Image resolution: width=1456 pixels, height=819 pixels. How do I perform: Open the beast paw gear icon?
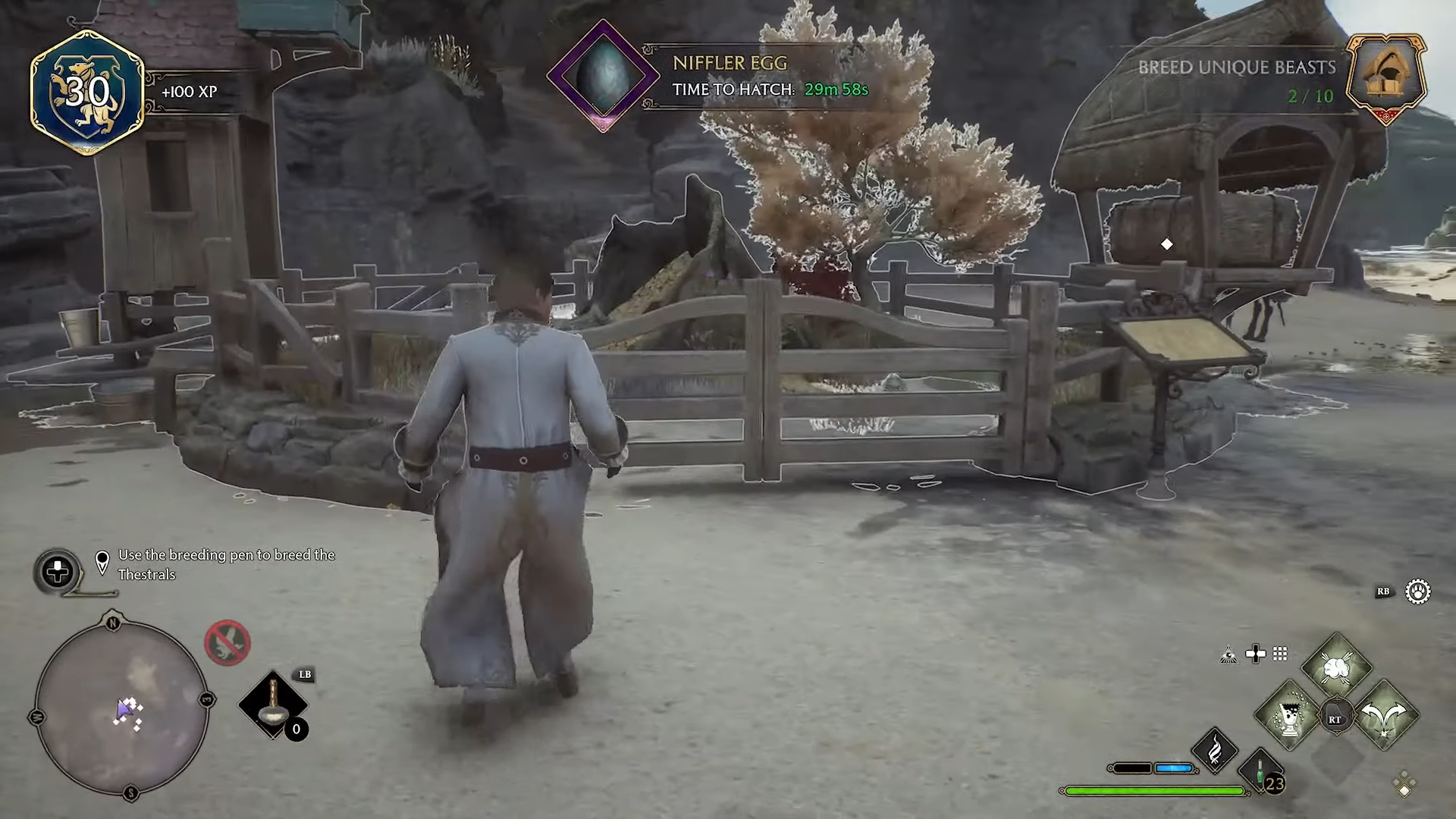[1417, 591]
